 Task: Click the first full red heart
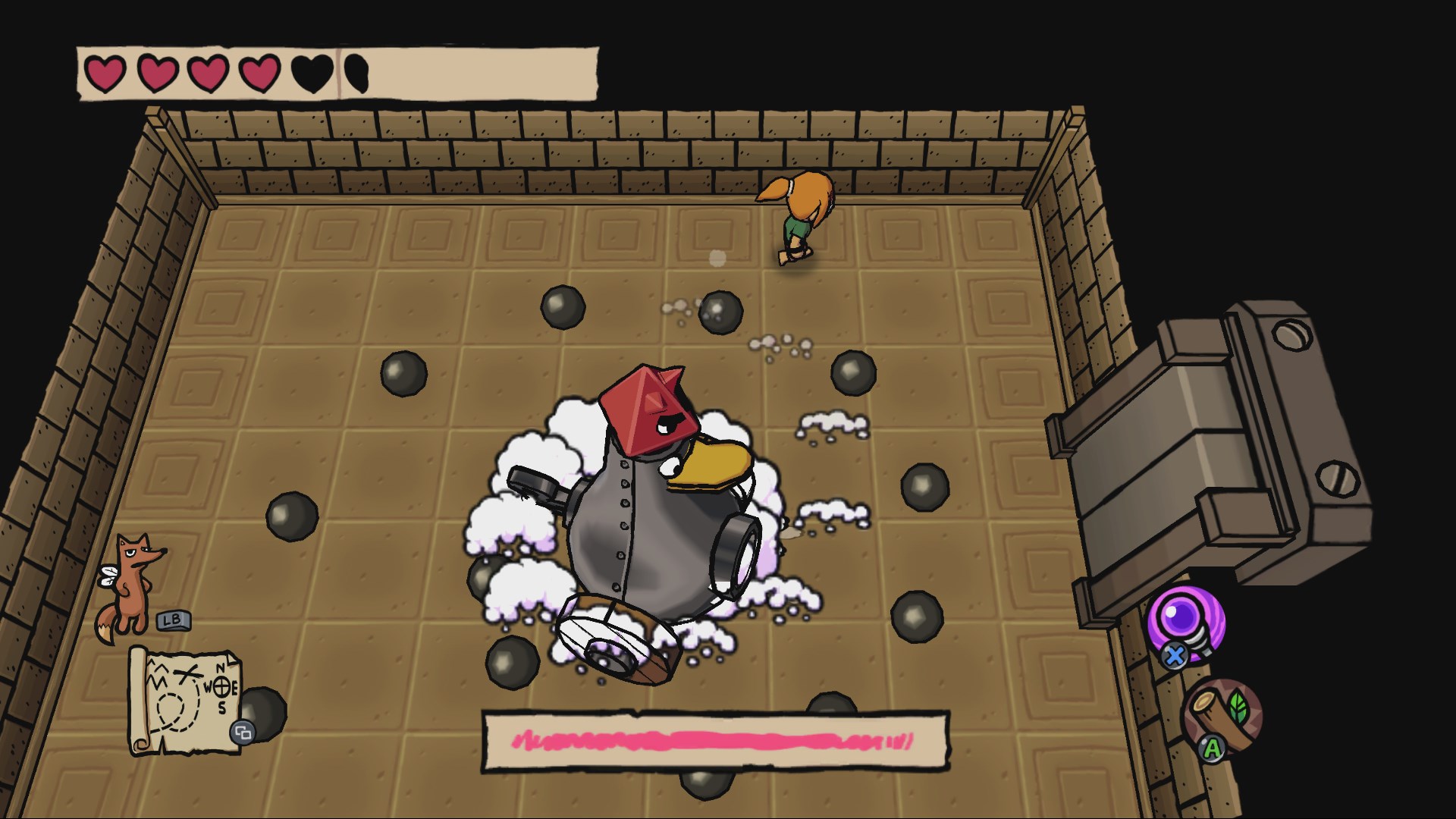pos(104,73)
